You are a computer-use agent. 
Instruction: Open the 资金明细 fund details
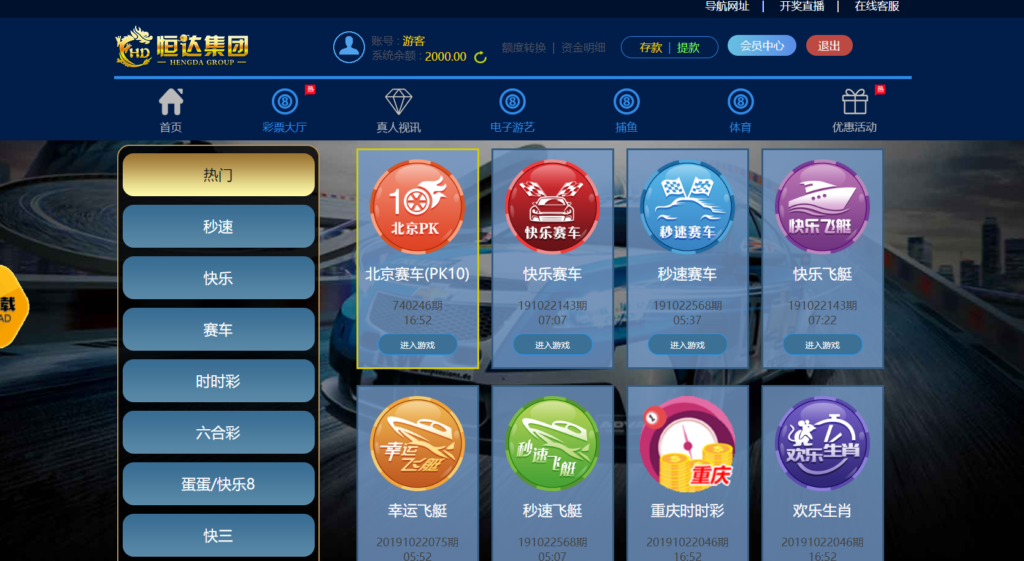[x=583, y=47]
